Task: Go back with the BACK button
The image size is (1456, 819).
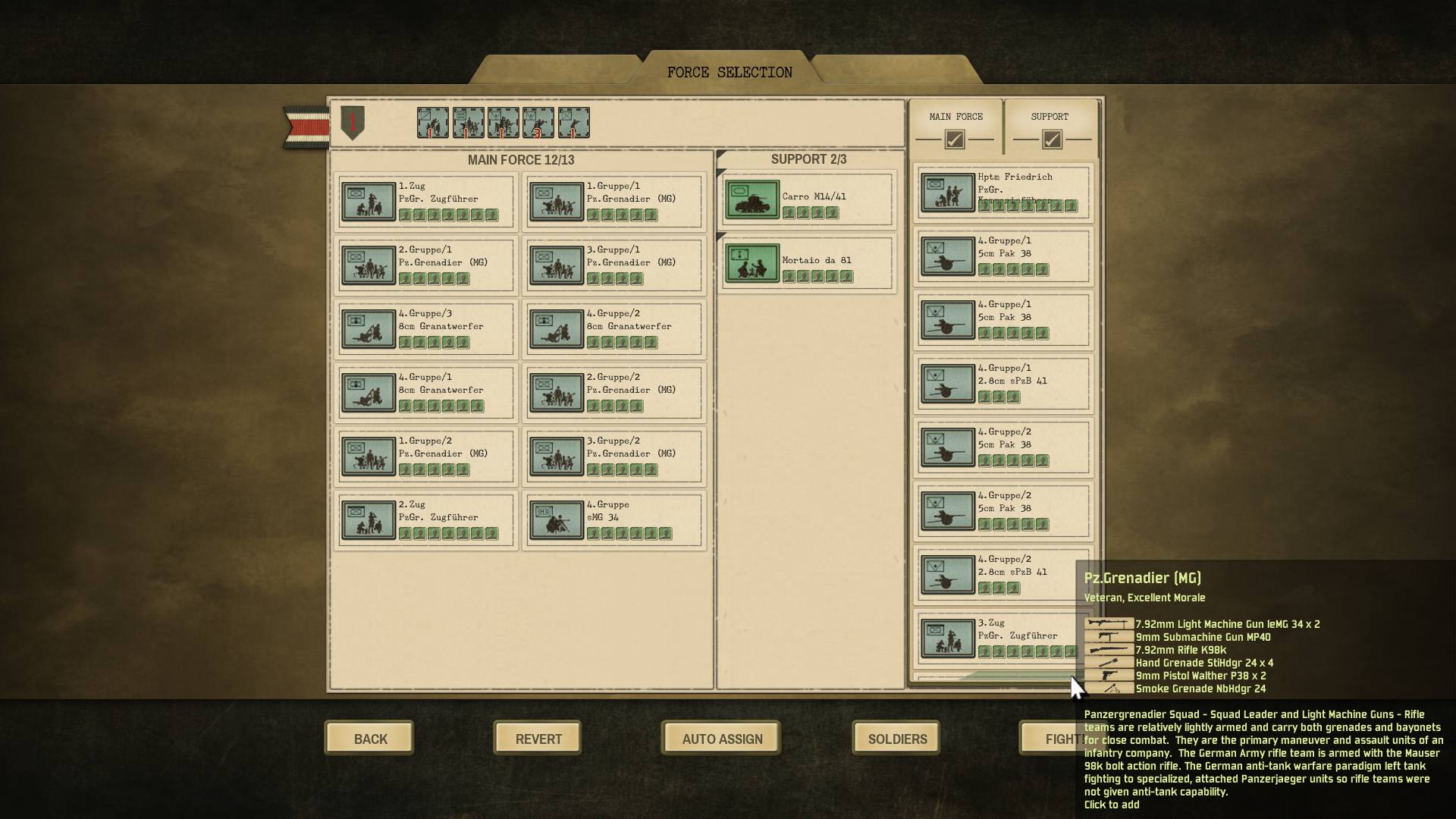Action: 369,739
